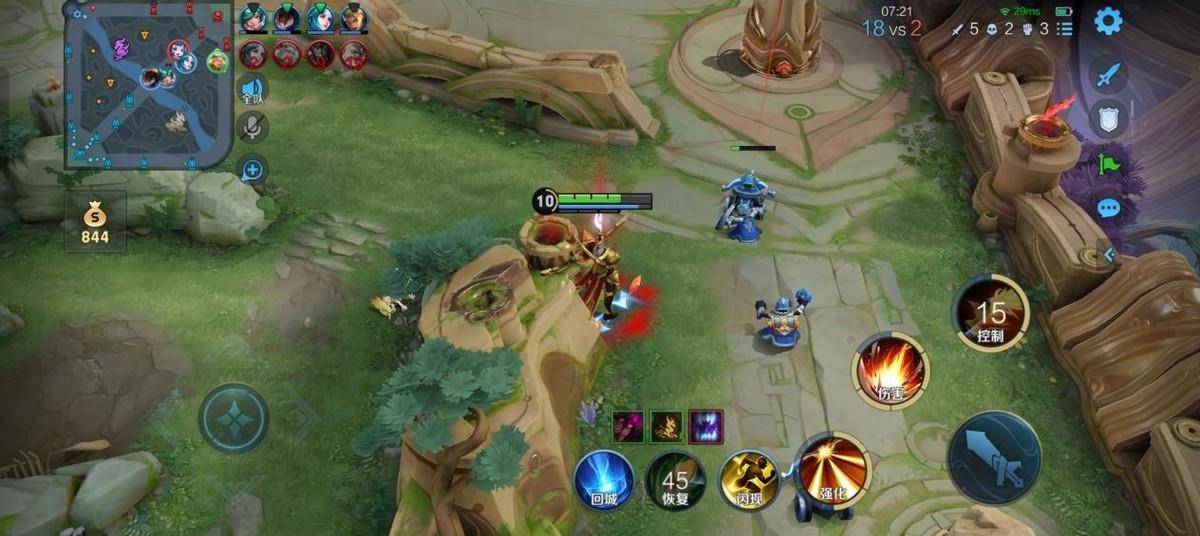Open the blue chat bubble quick messages
This screenshot has width=1200, height=536.
[1108, 209]
